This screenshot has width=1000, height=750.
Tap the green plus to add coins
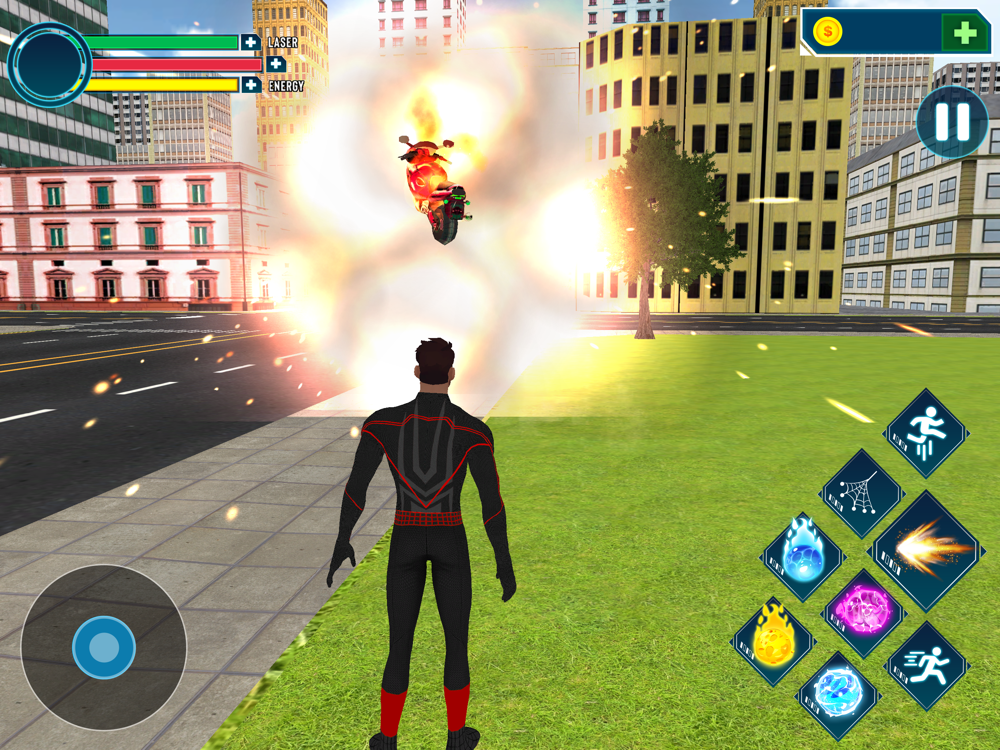[964, 33]
